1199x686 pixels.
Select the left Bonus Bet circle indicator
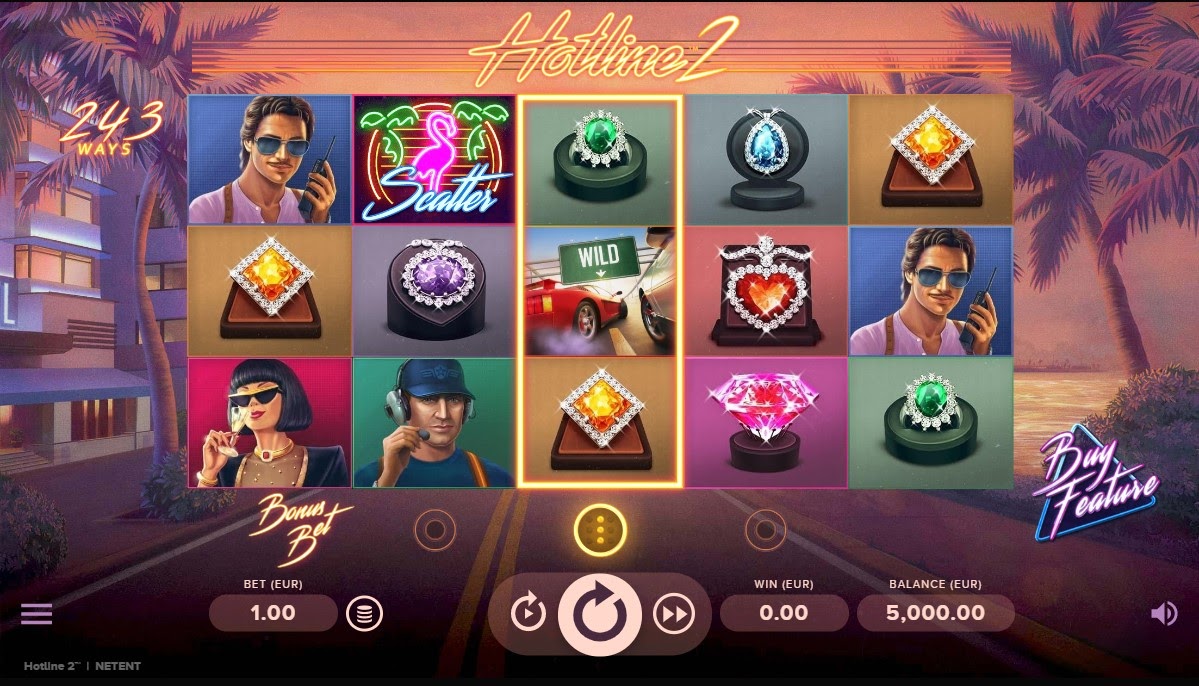[x=435, y=527]
